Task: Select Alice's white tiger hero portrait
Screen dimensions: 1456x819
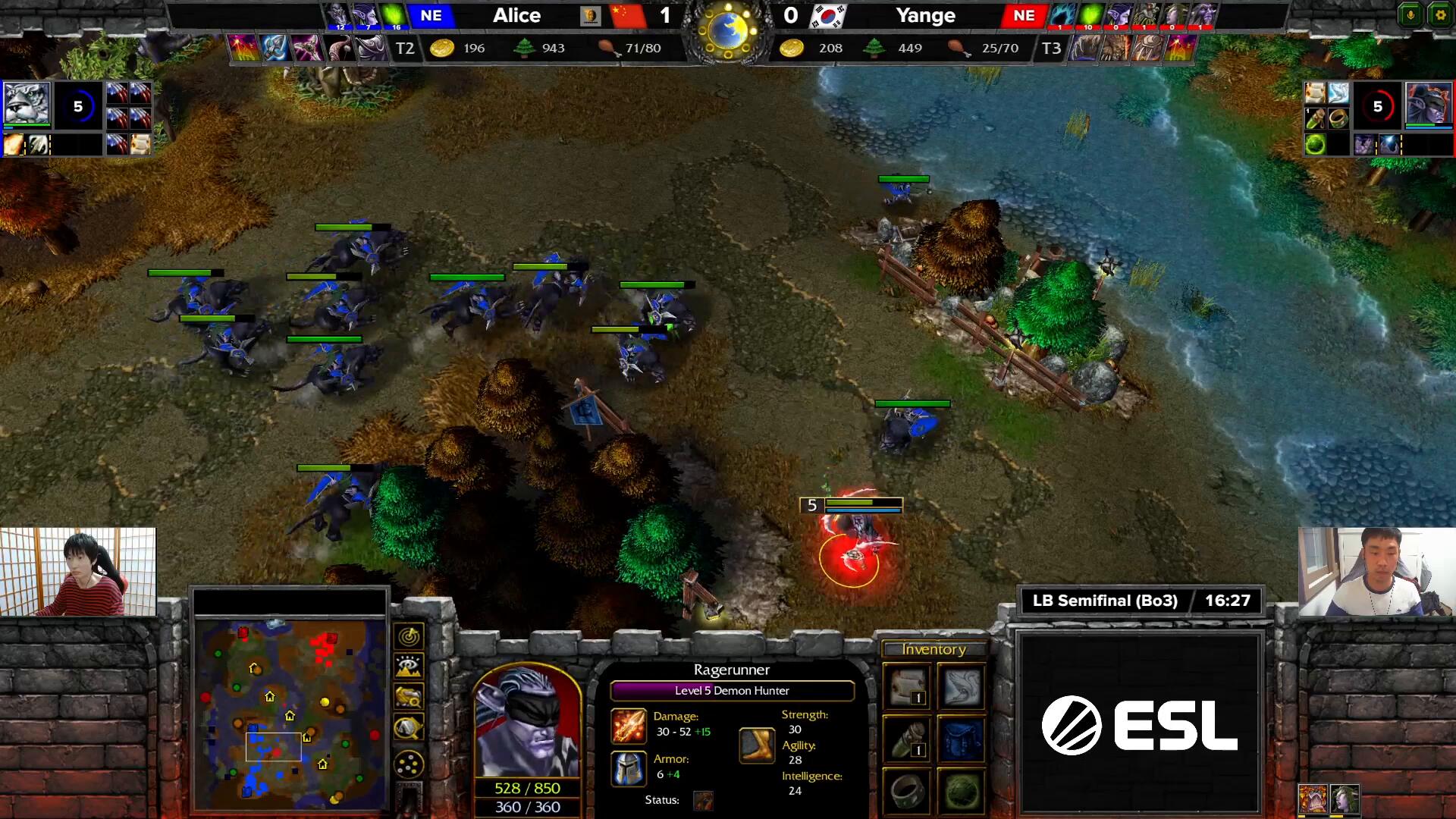Action: (x=27, y=104)
